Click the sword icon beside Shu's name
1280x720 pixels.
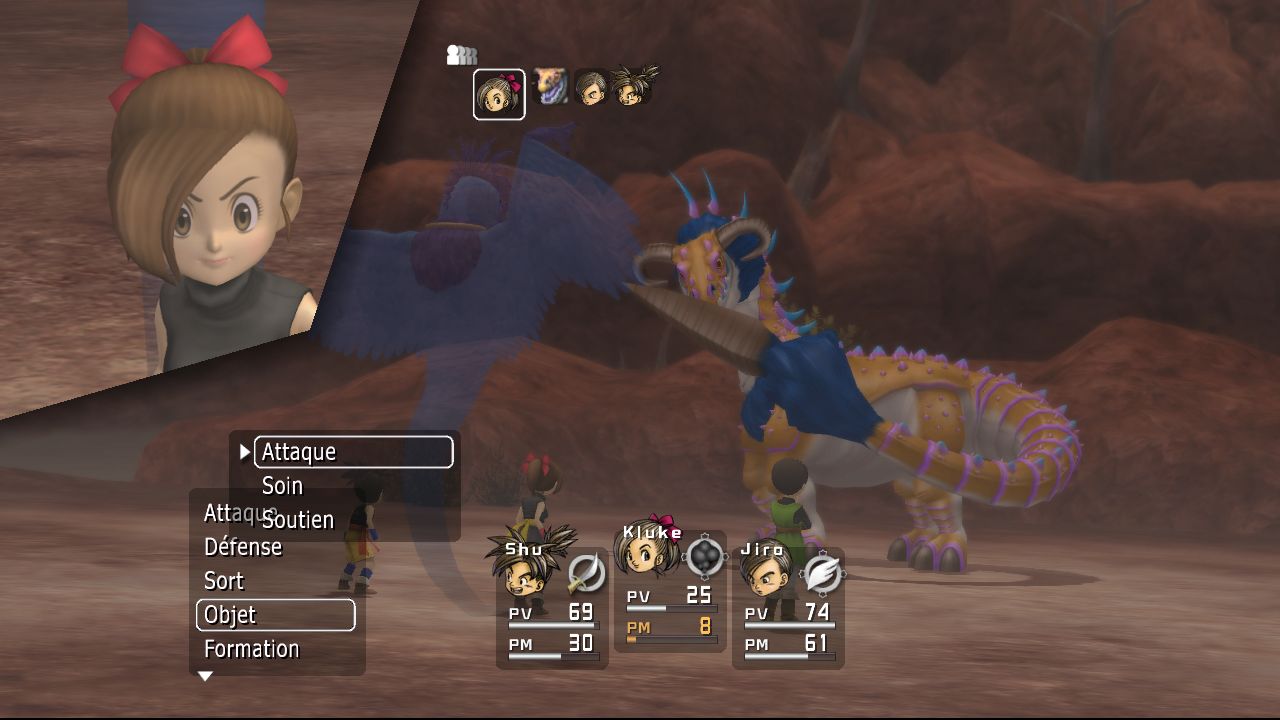point(586,573)
